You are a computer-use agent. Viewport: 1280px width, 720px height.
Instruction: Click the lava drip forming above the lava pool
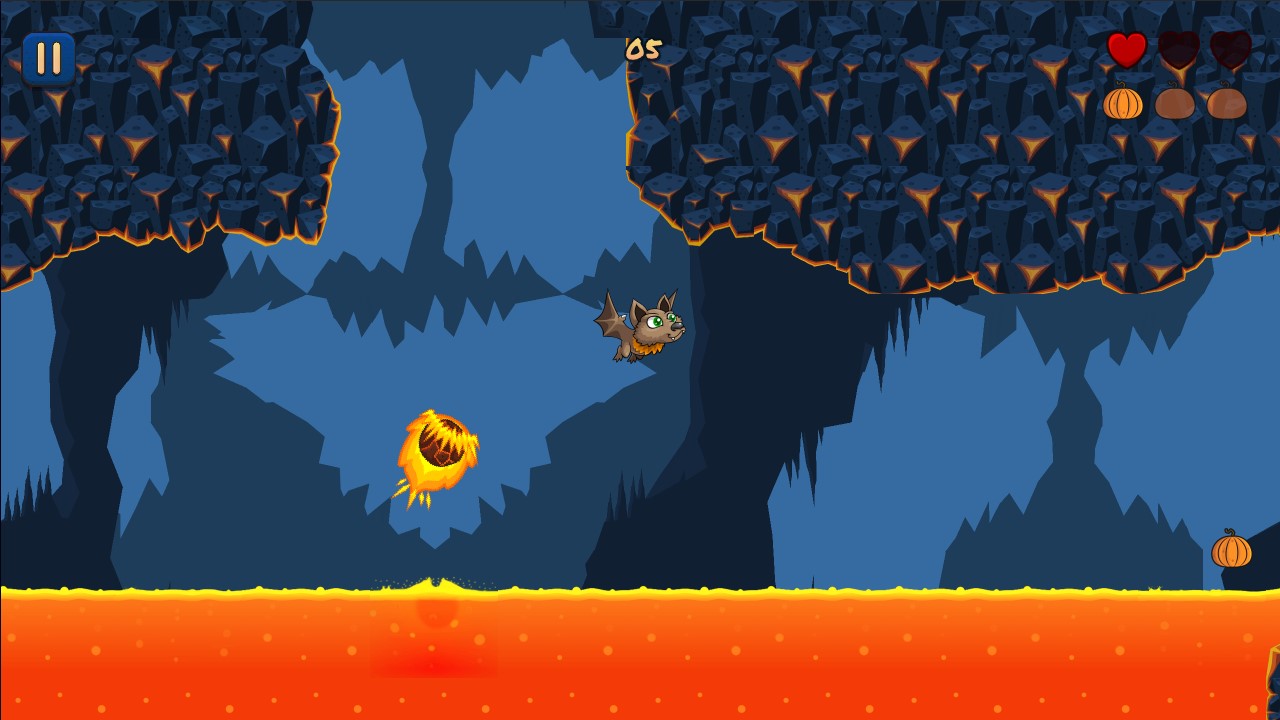point(430,580)
